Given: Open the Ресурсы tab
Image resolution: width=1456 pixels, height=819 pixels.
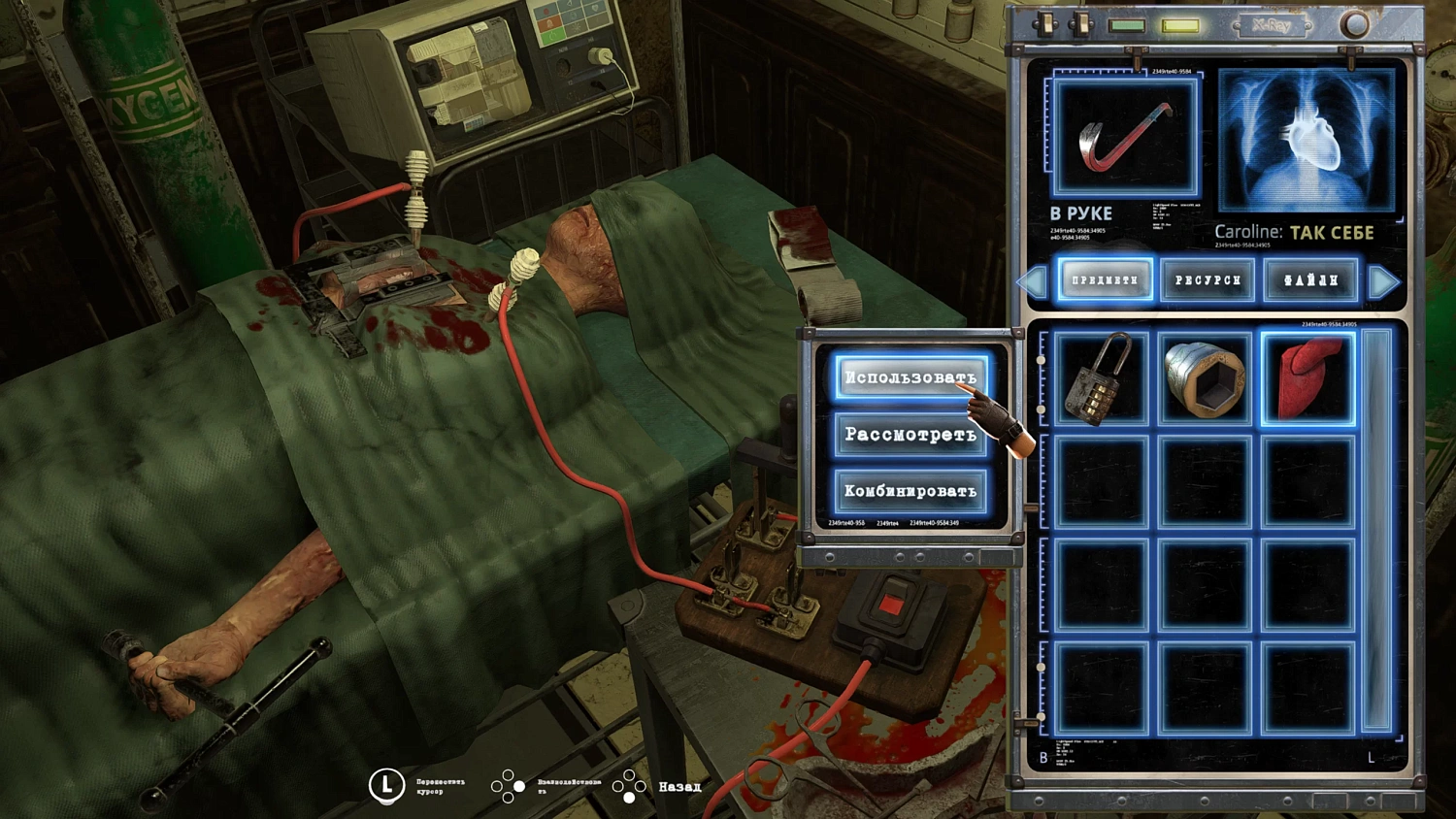Looking at the screenshot, I should pos(1208,280).
